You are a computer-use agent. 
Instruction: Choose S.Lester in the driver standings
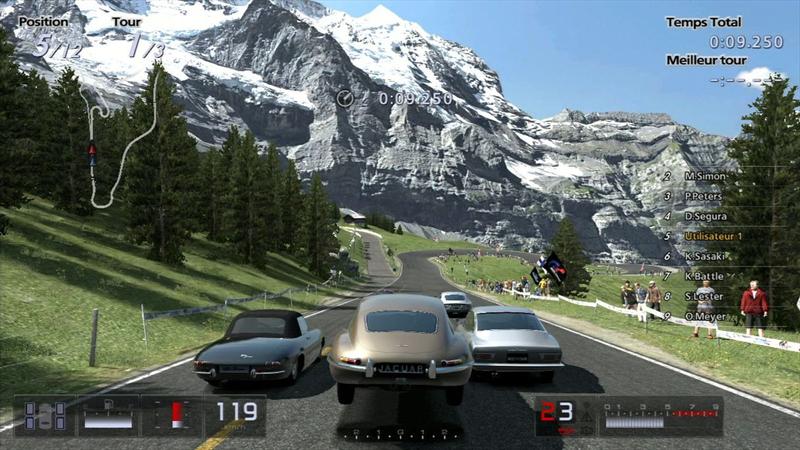tap(705, 296)
